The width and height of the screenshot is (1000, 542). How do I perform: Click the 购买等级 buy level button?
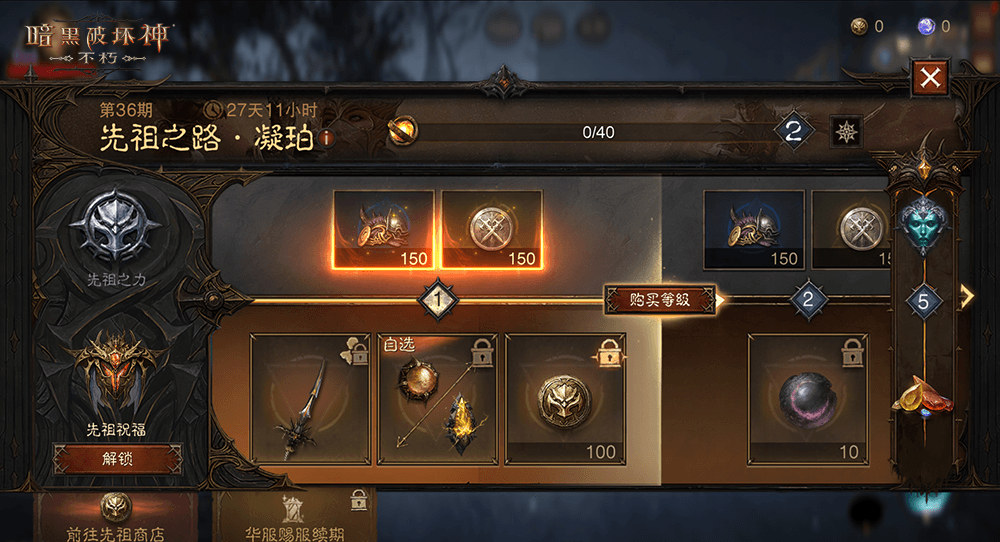pyautogui.click(x=660, y=299)
